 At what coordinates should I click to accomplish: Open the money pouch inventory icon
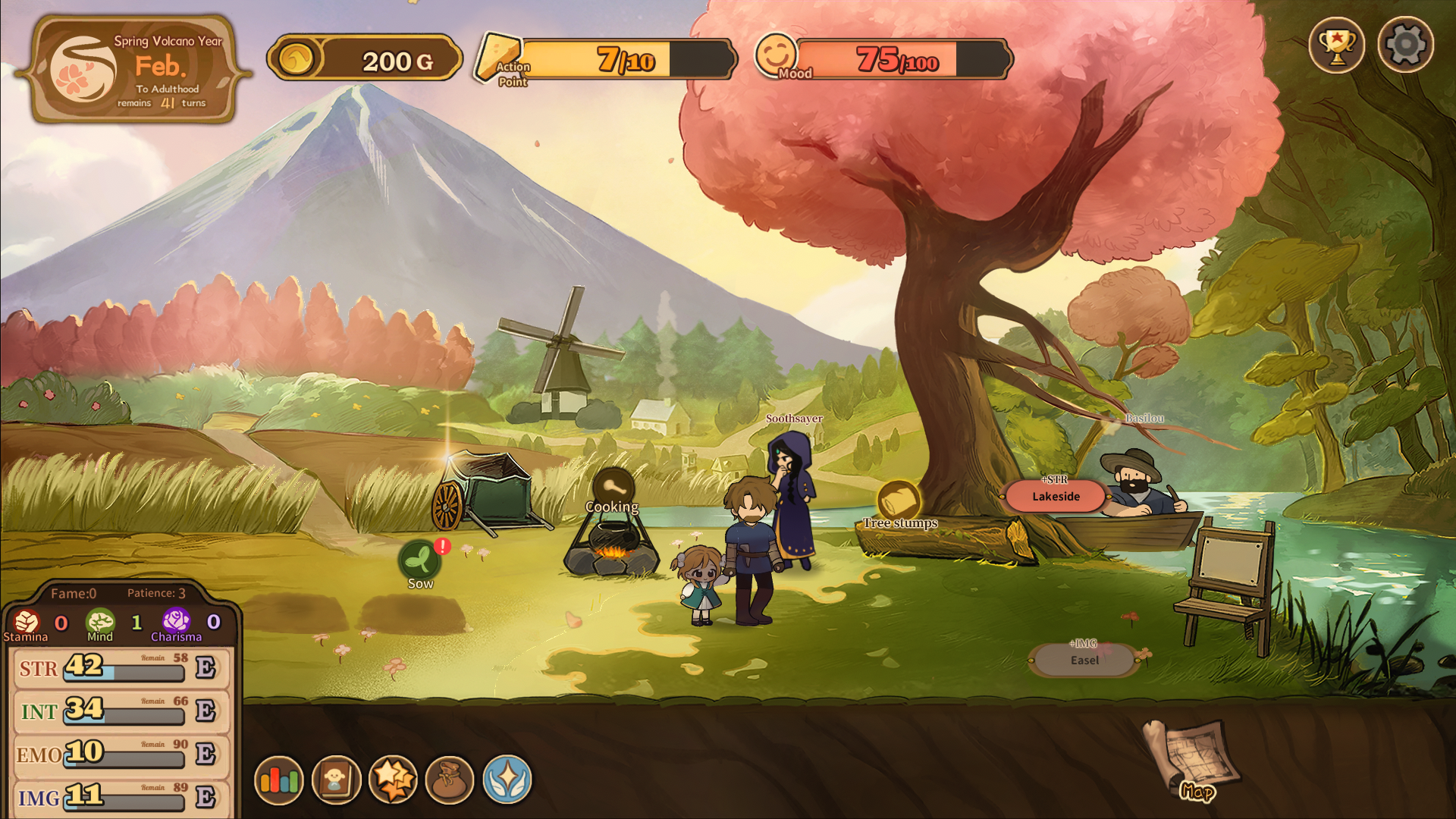click(x=452, y=780)
